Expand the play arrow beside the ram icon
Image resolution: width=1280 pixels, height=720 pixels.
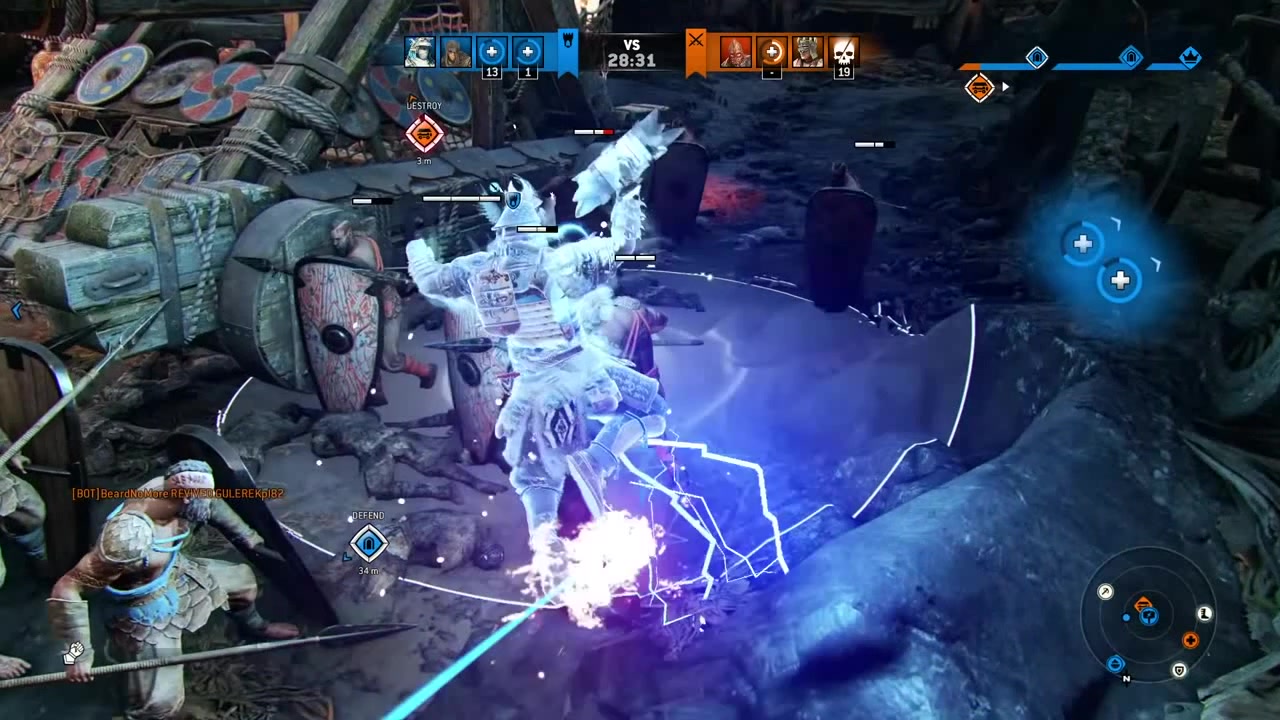click(x=1005, y=86)
